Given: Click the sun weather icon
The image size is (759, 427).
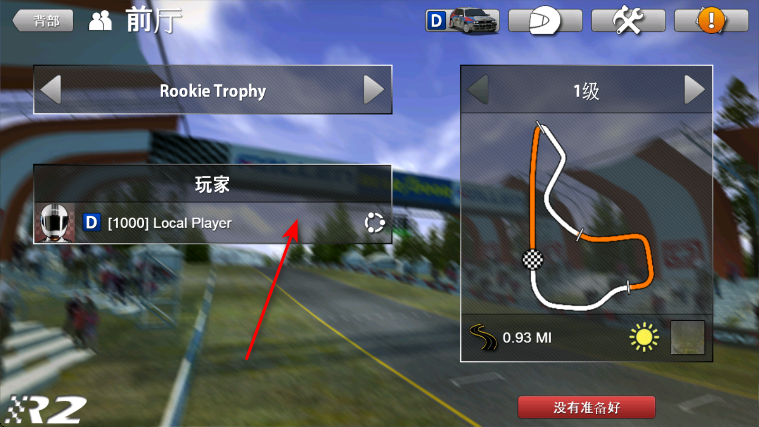Looking at the screenshot, I should (644, 338).
